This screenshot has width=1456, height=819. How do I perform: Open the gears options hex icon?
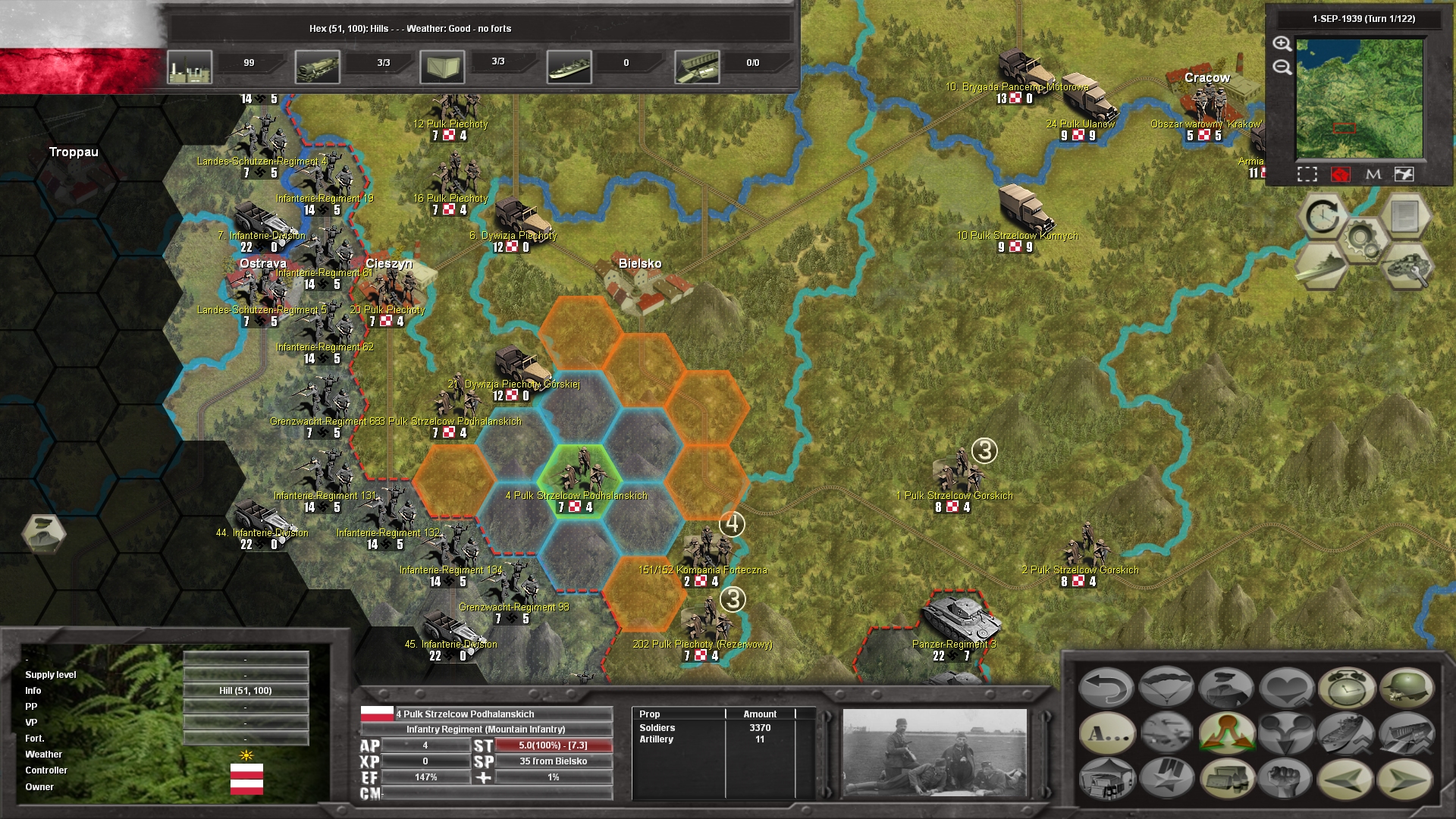pos(1362,238)
